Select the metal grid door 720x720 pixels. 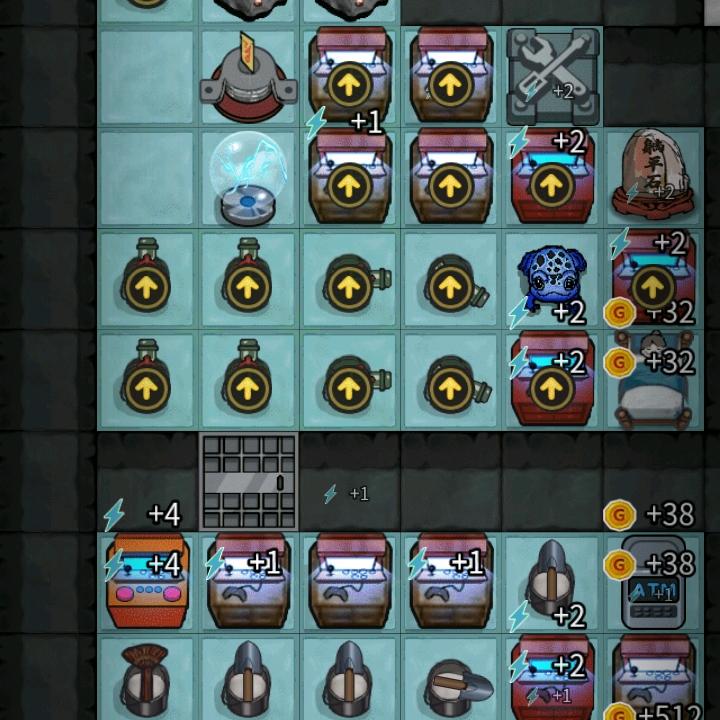coord(249,481)
